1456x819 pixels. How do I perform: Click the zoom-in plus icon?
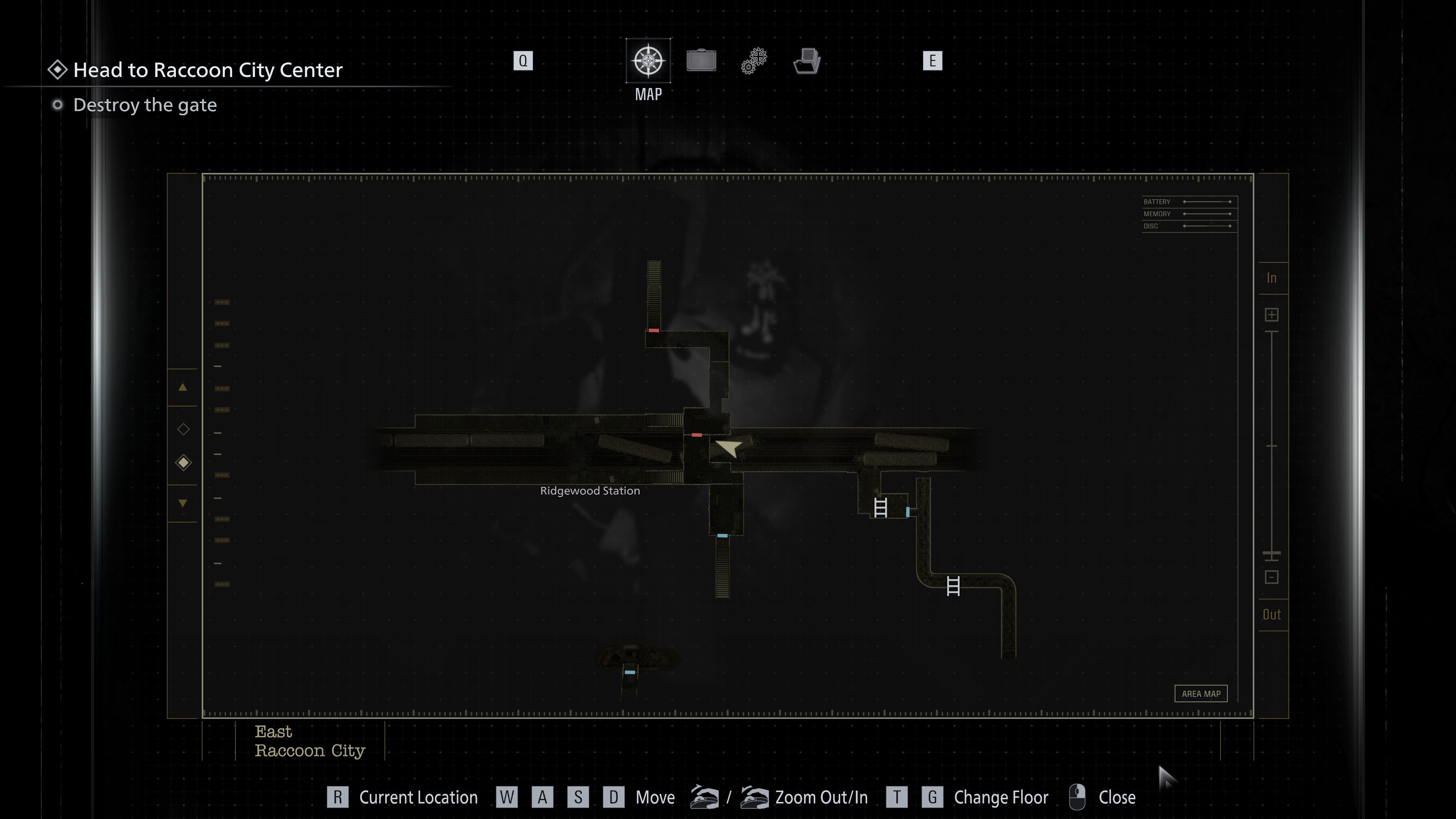(x=1272, y=315)
